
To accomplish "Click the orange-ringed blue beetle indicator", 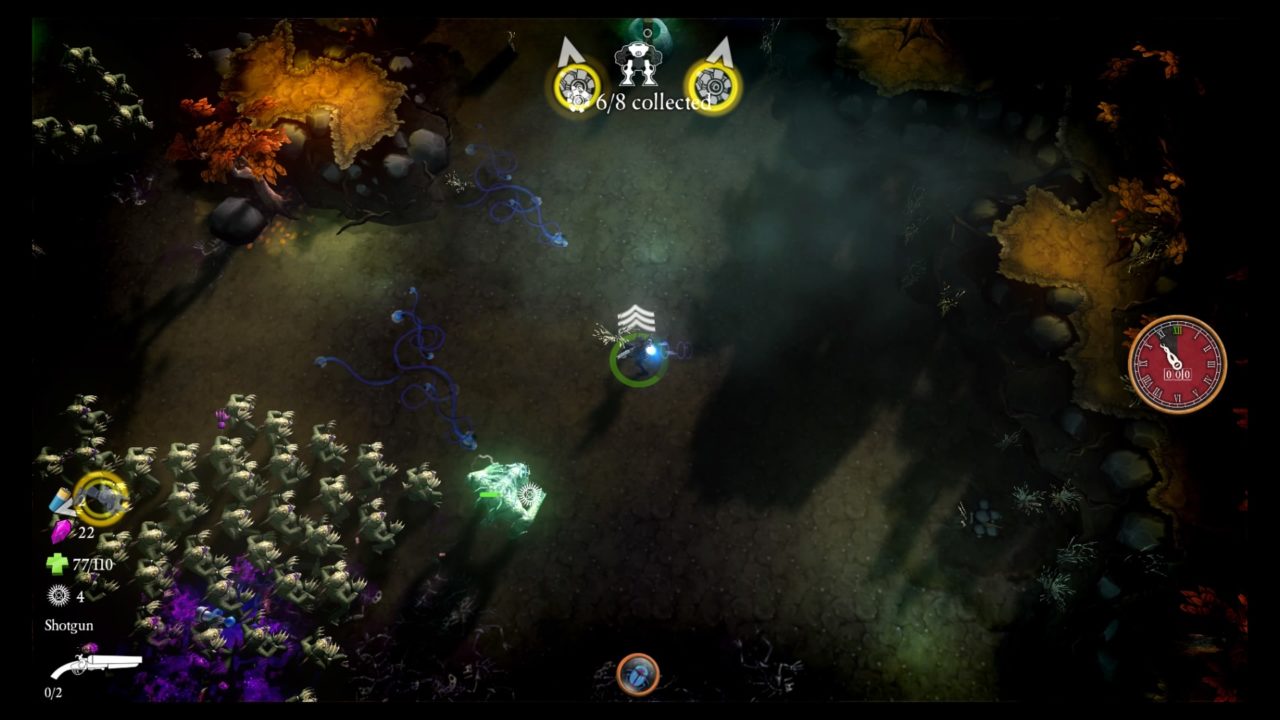I will click(638, 674).
